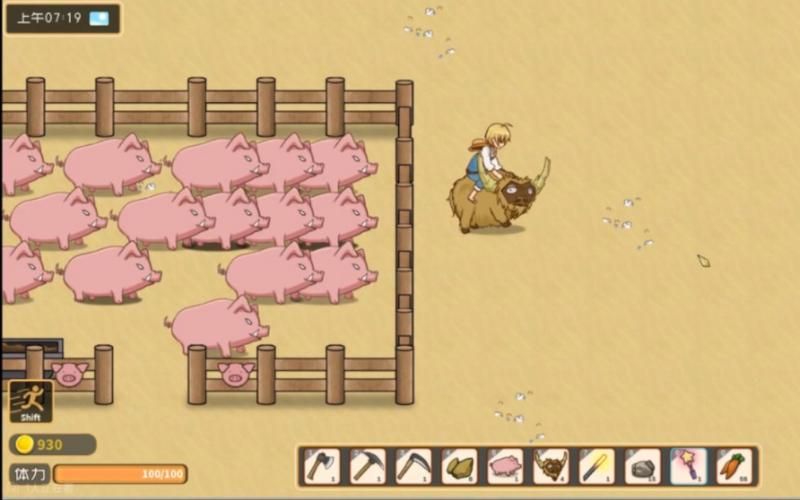The height and width of the screenshot is (500, 800).
Task: Activate the star magic wand slot
Action: [x=689, y=466]
